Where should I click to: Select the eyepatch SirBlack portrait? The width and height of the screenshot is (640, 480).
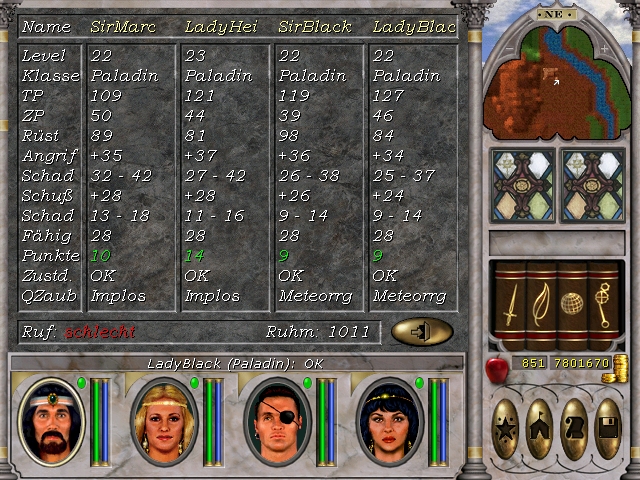click(x=276, y=421)
